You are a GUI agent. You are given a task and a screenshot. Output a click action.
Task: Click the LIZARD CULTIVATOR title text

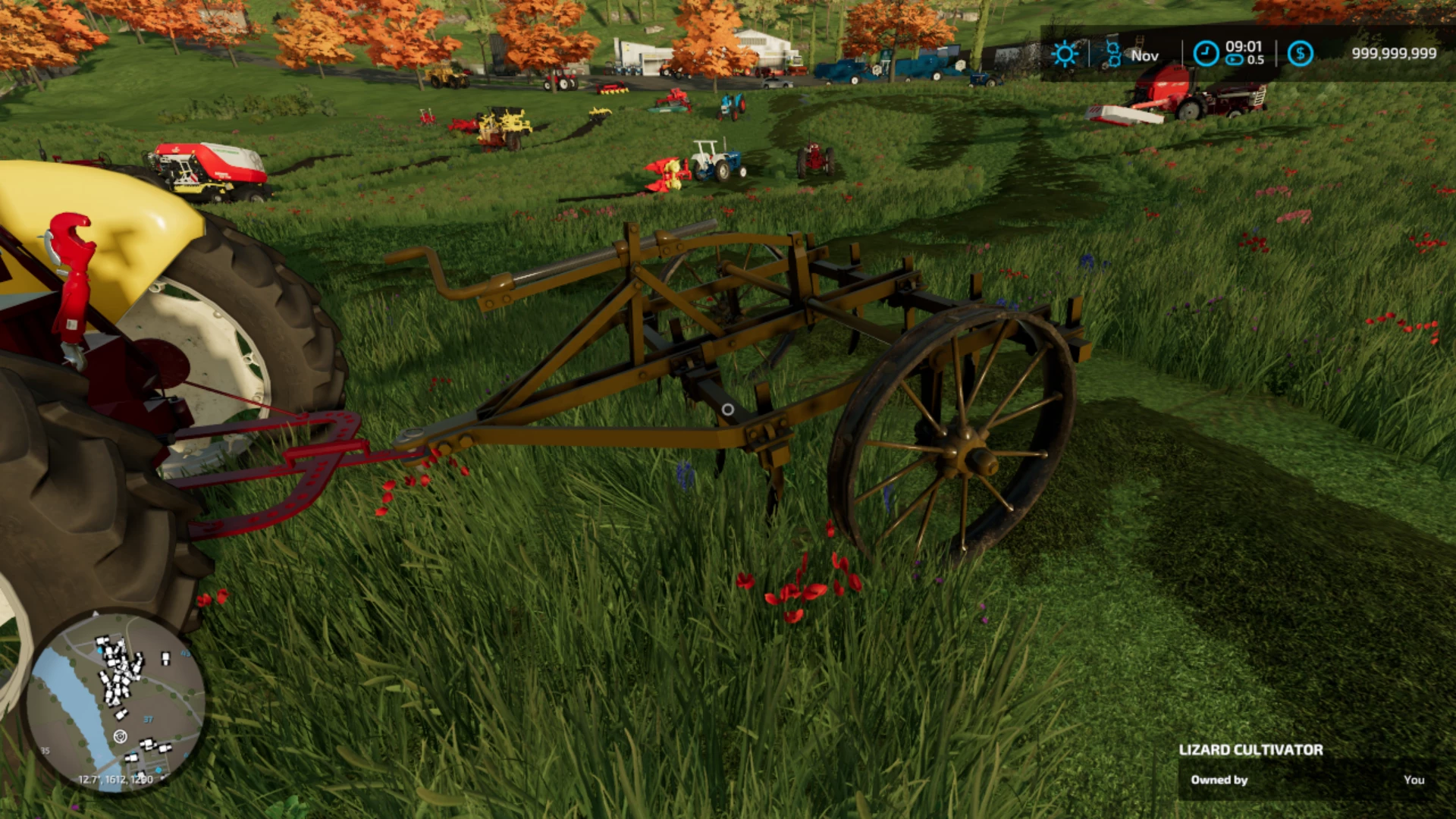pos(1250,749)
